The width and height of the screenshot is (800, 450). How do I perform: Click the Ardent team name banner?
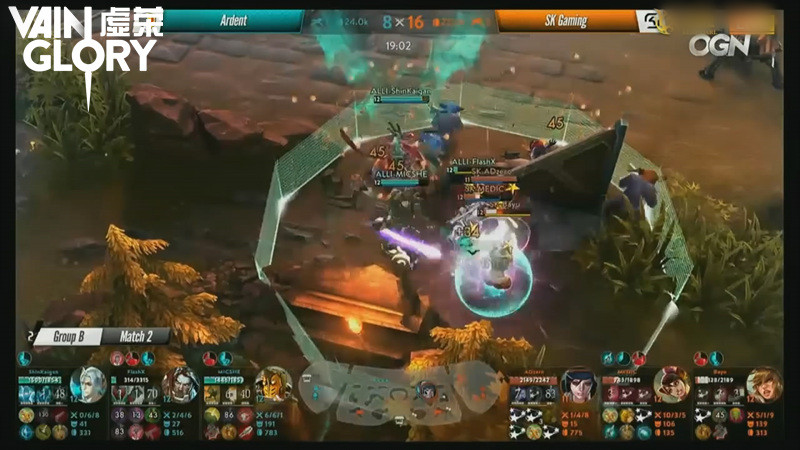tap(234, 21)
